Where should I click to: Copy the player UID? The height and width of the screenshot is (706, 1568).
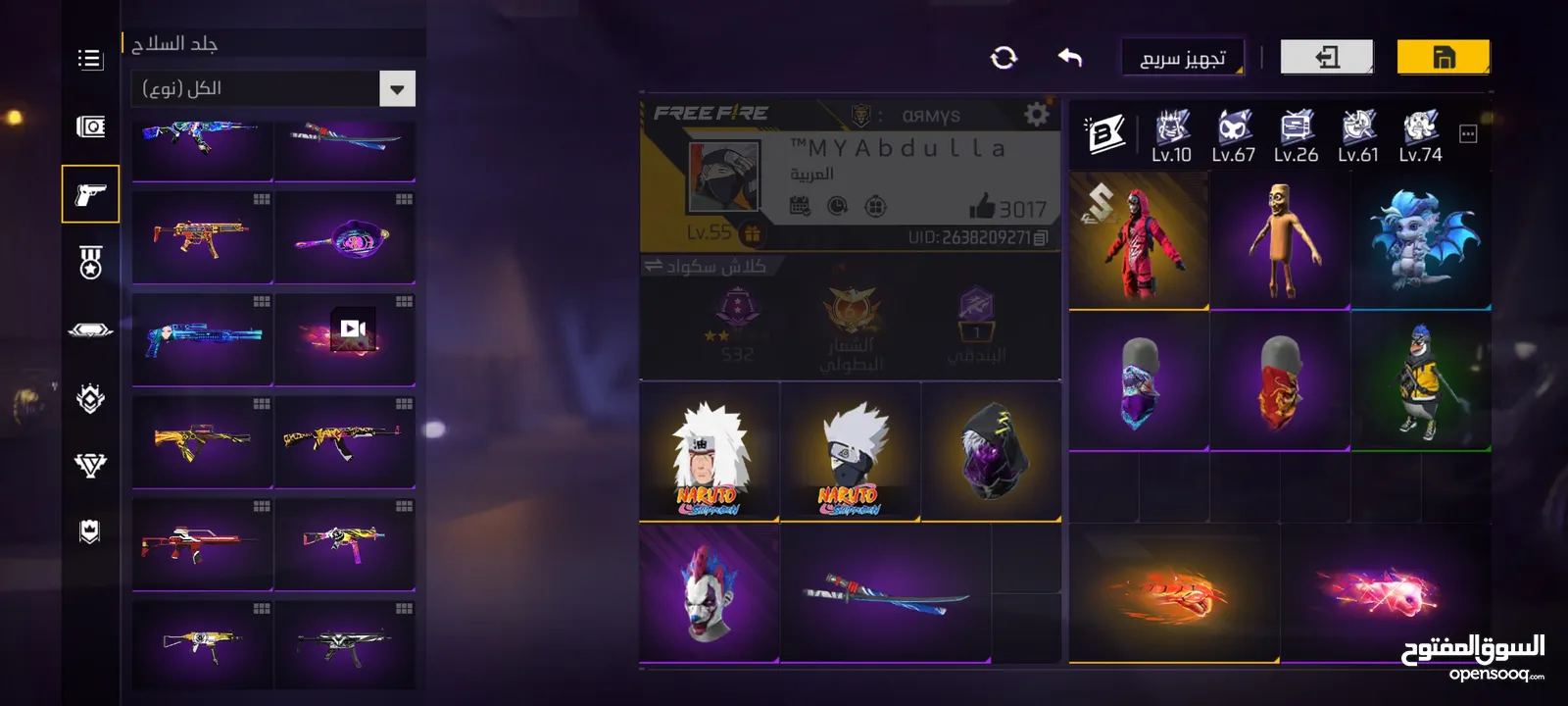click(1041, 237)
